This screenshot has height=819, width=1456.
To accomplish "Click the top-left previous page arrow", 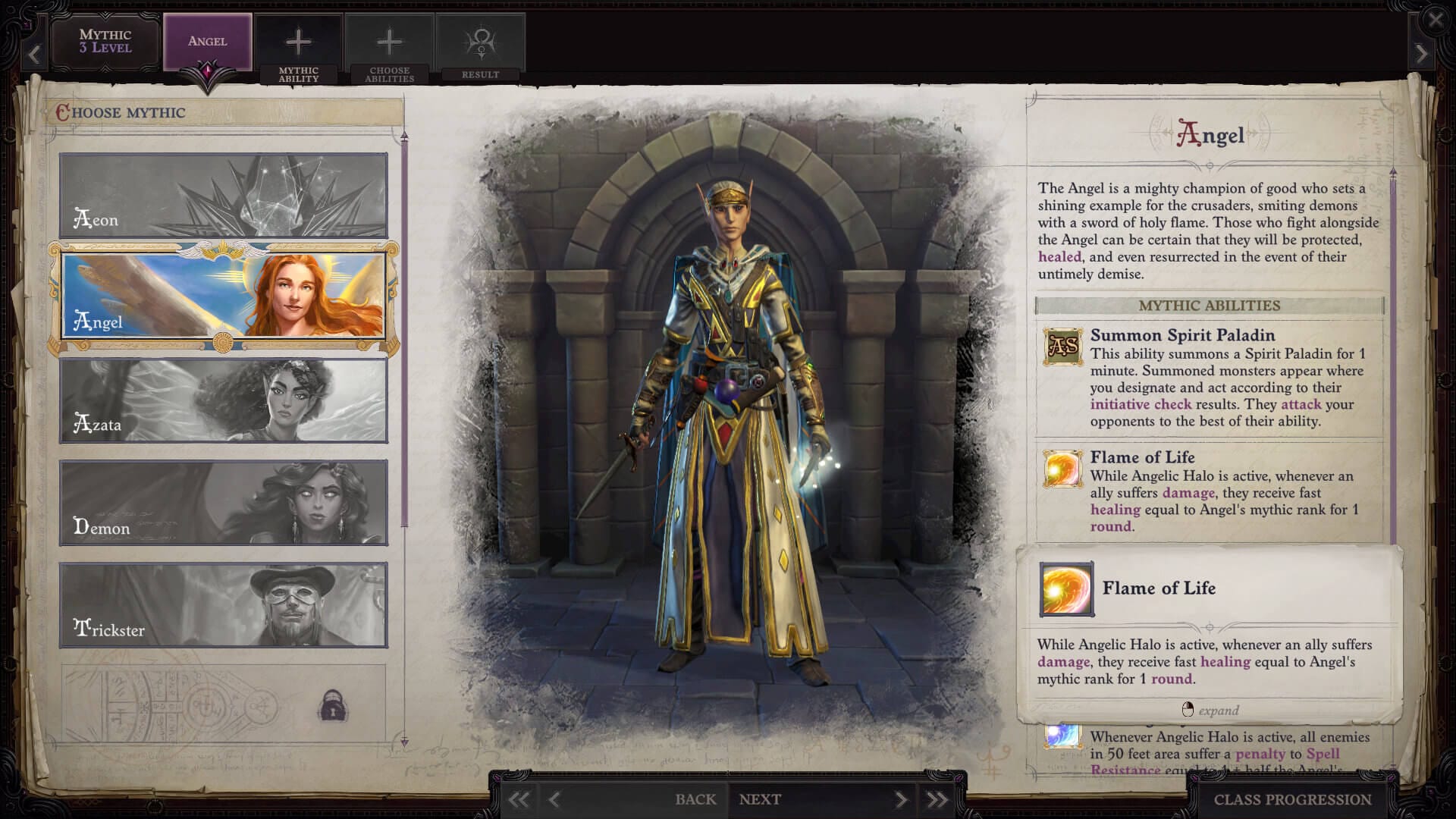I will [34, 55].
